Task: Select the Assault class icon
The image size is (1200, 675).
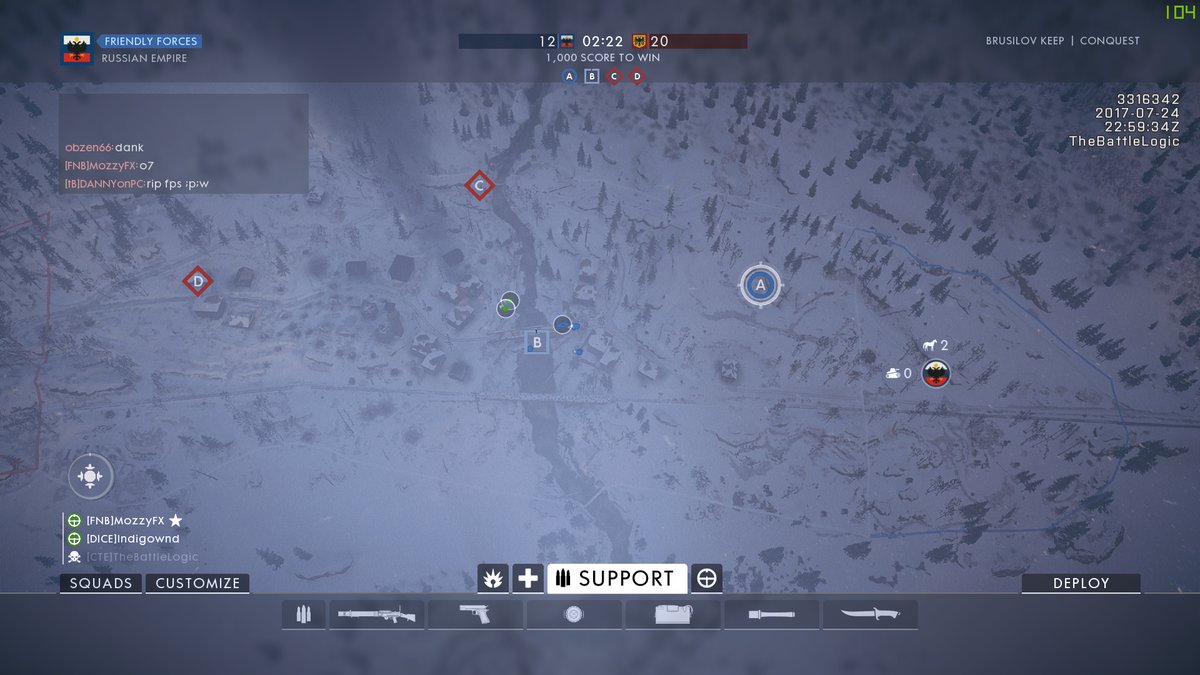Action: 494,578
